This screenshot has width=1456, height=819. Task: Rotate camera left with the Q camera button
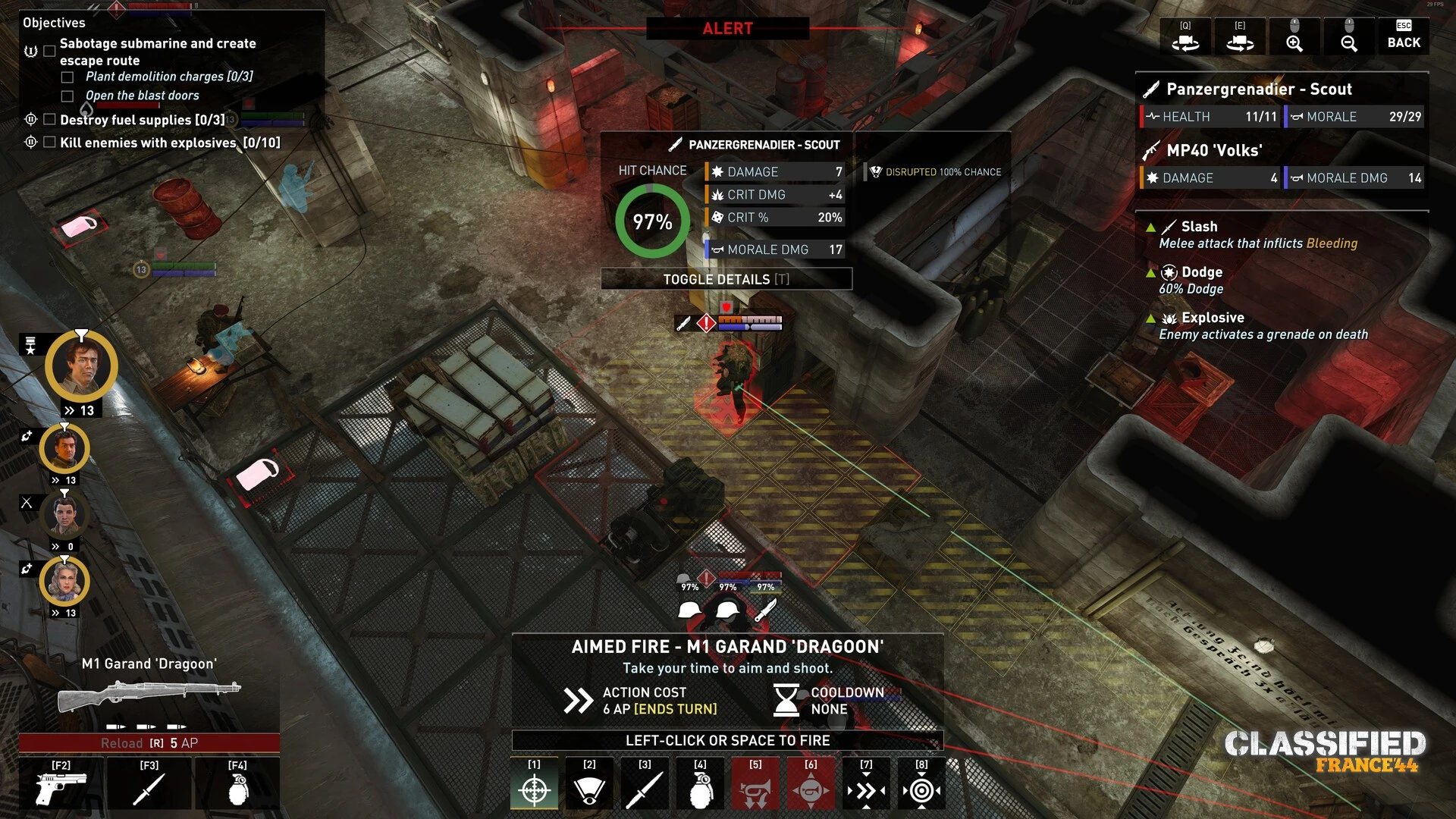[1185, 36]
